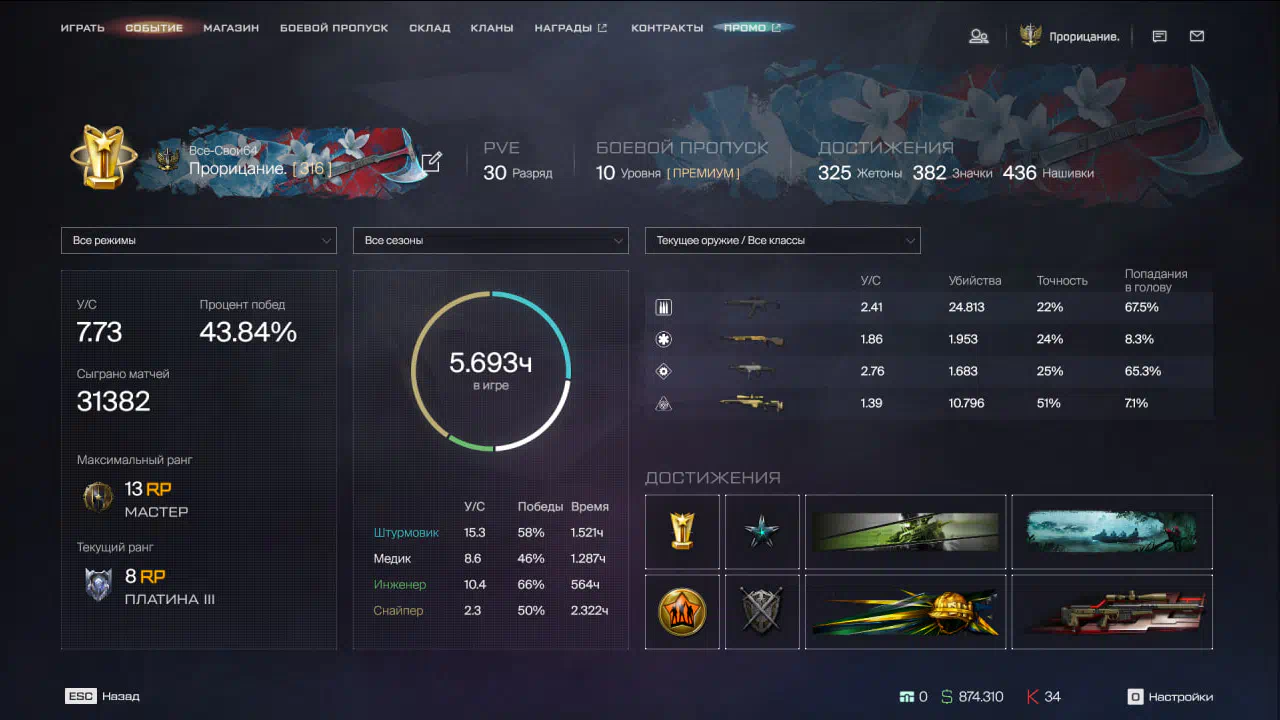Open the mail envelope icon
Viewport: 1280px width, 720px height.
1197,36
